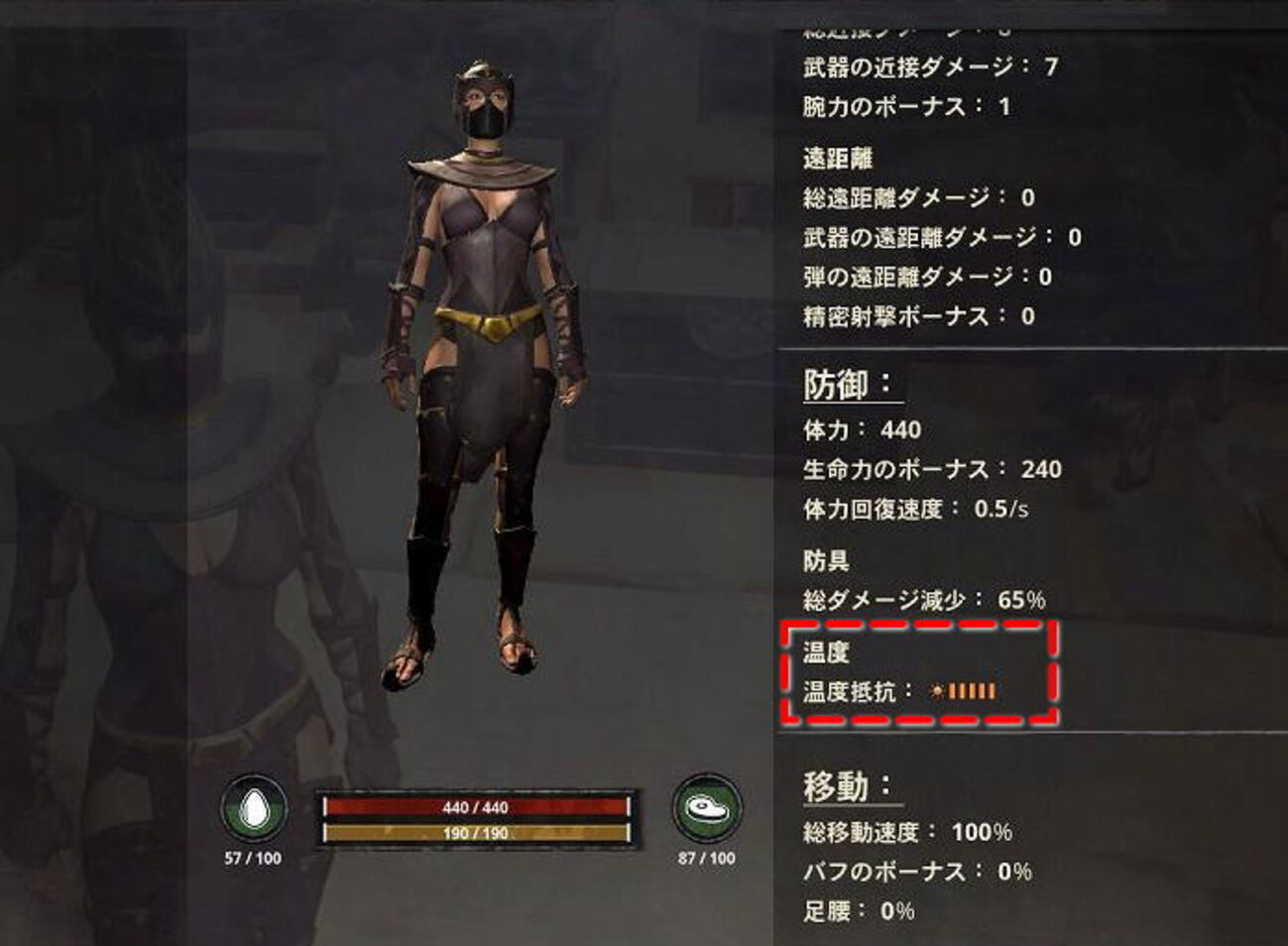Click the golden belt on the character model
Viewport: 1288px width, 946px height.
click(488, 321)
